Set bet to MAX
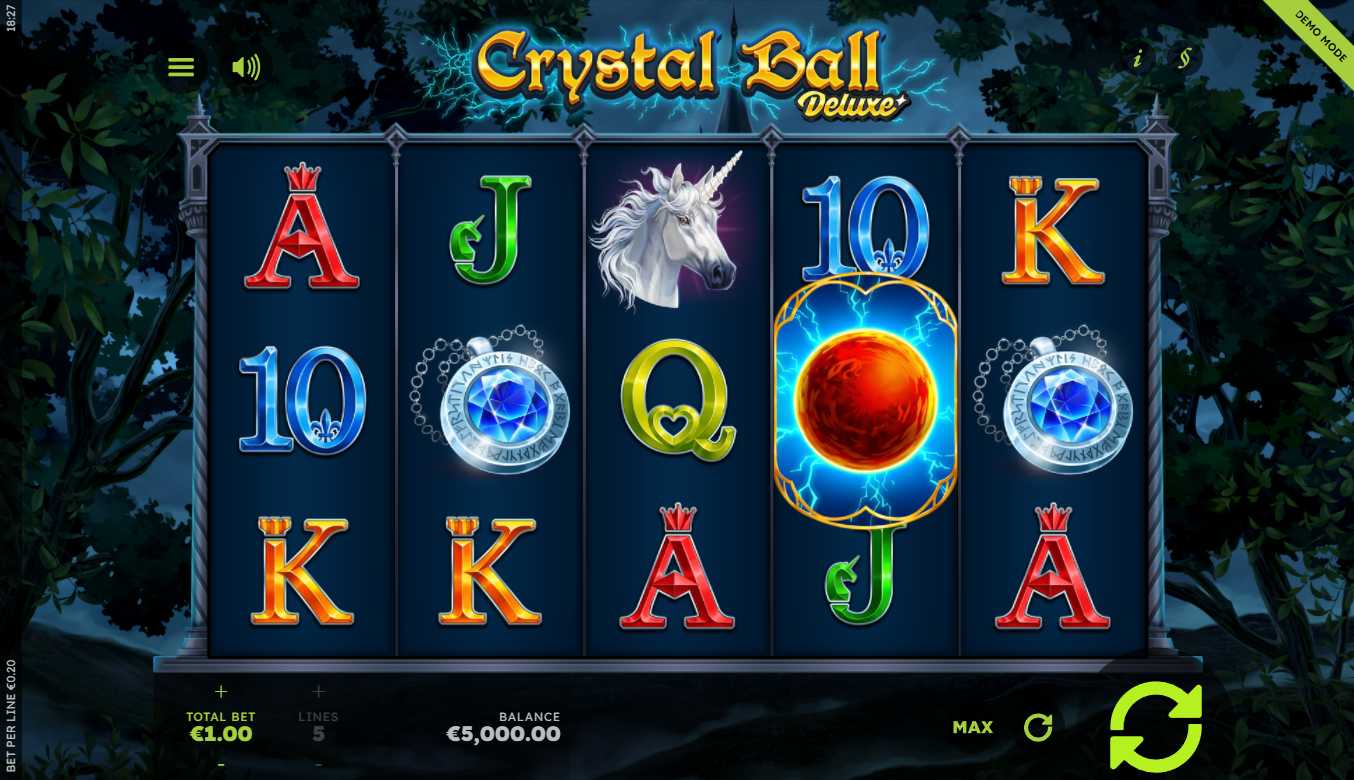Screen dimensions: 1354x780 tap(972, 727)
